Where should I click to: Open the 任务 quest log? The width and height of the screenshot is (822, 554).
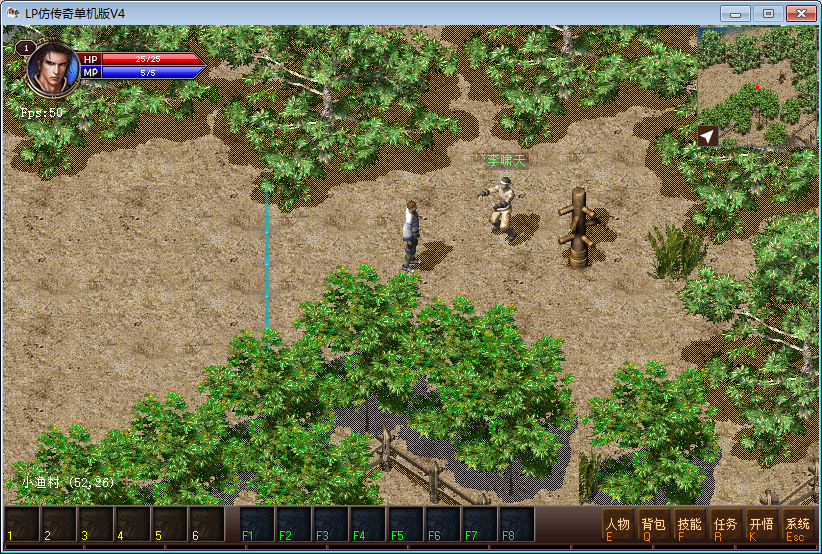tap(725, 526)
